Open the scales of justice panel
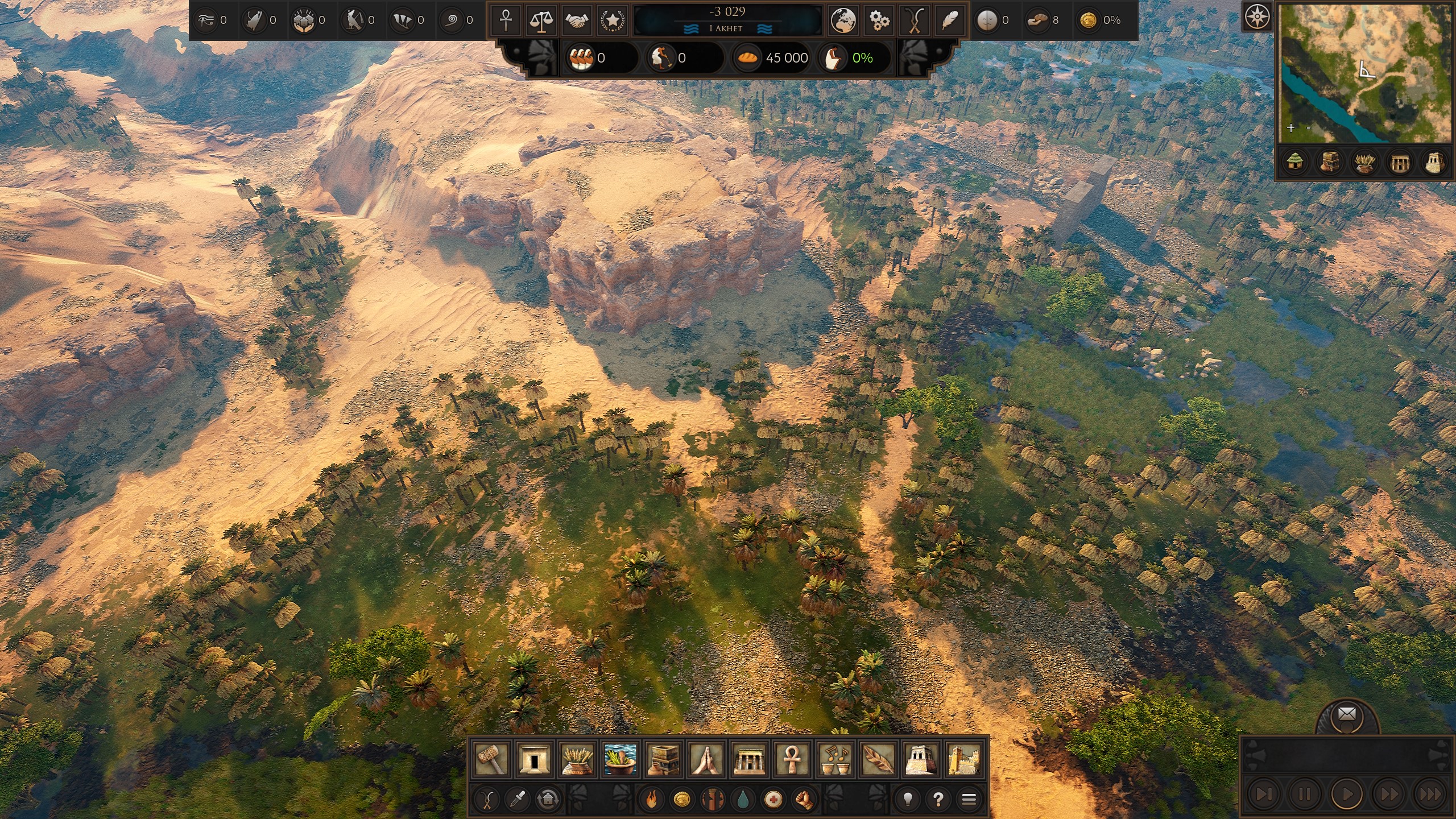This screenshot has height=819, width=1456. coord(541,20)
